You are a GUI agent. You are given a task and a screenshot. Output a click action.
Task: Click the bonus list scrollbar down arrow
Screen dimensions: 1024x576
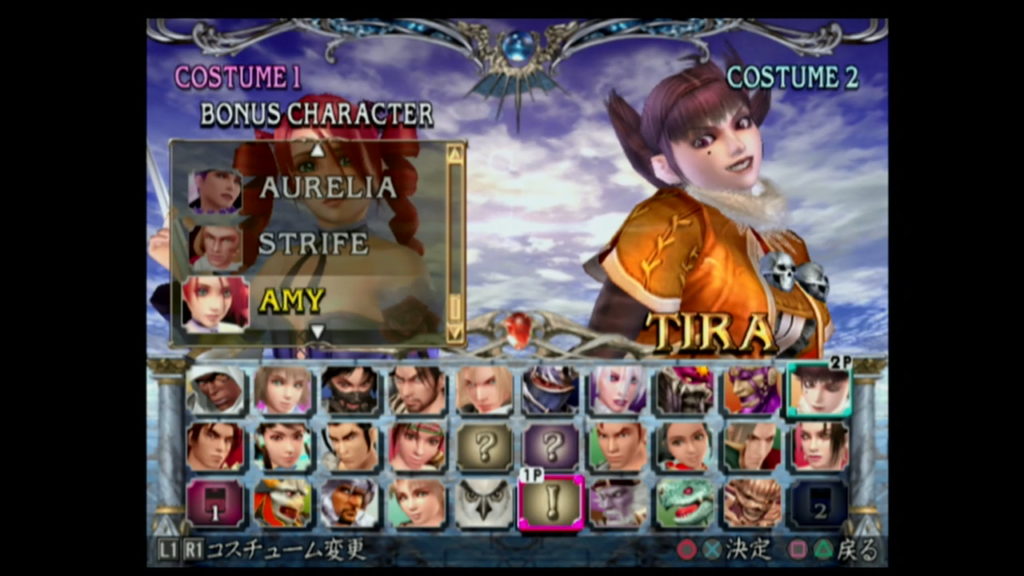(x=455, y=333)
